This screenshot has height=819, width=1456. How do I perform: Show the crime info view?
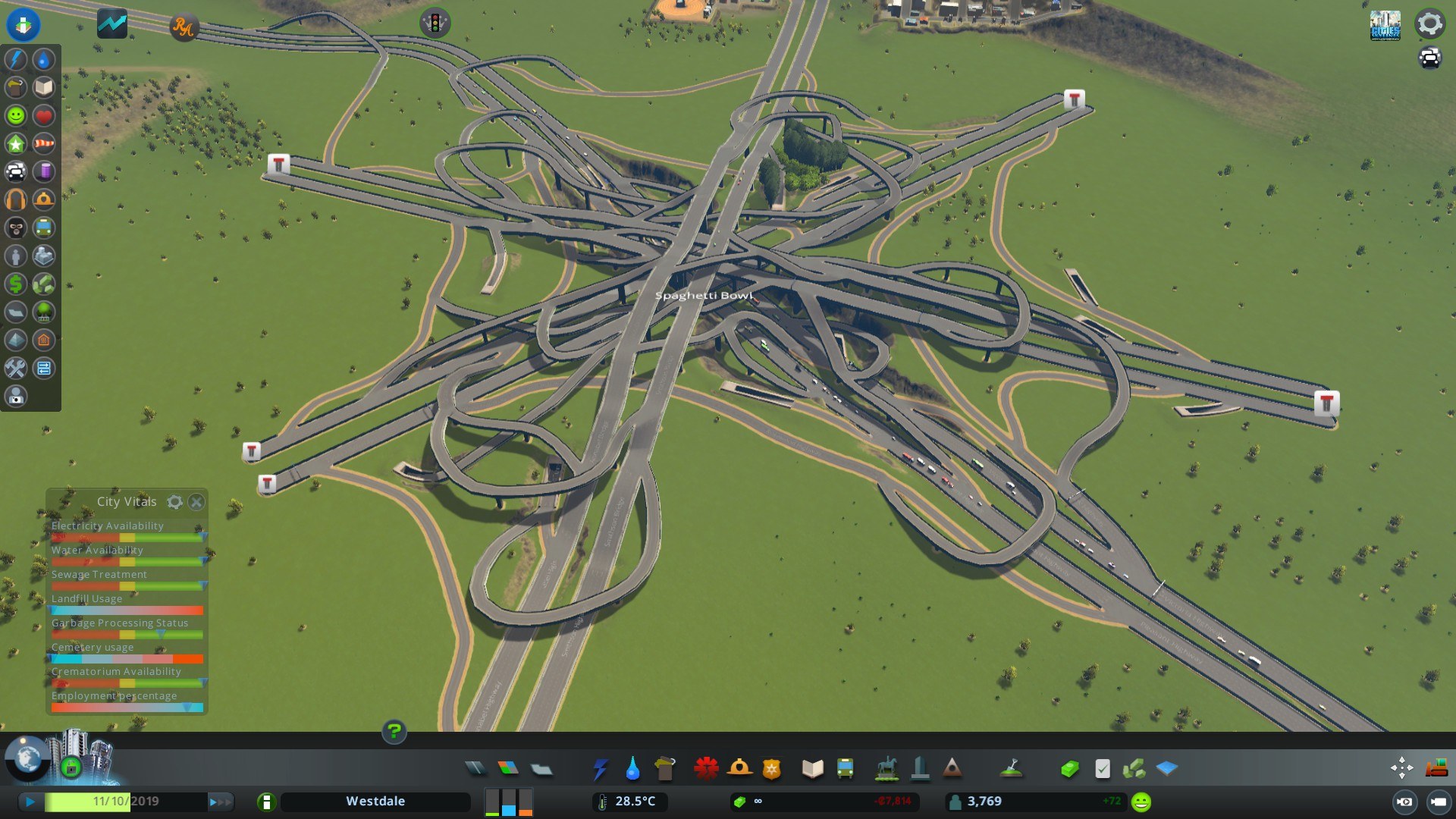[x=15, y=227]
